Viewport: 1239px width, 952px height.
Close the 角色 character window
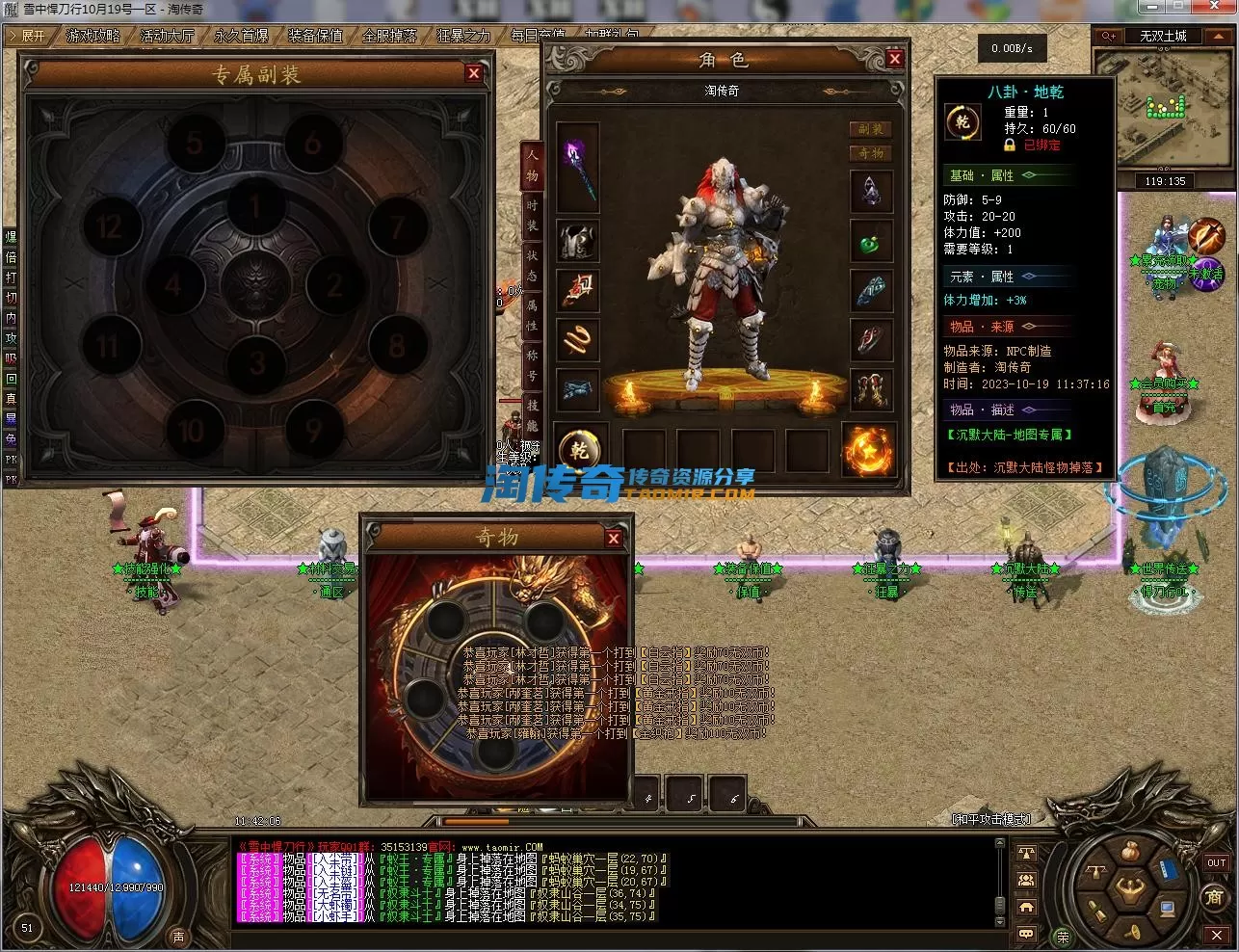(895, 59)
